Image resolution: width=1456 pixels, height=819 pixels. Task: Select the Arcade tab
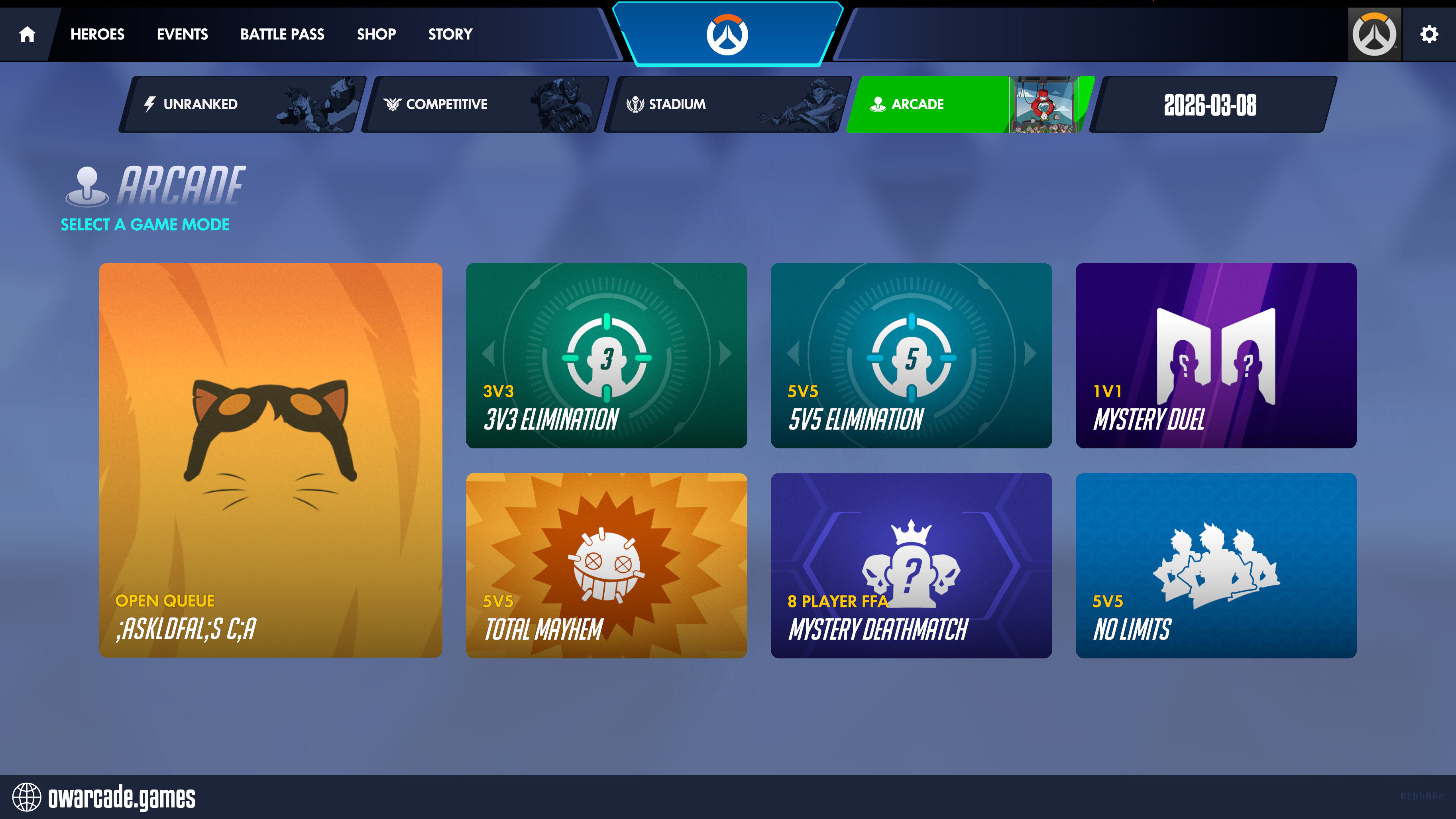point(970,104)
